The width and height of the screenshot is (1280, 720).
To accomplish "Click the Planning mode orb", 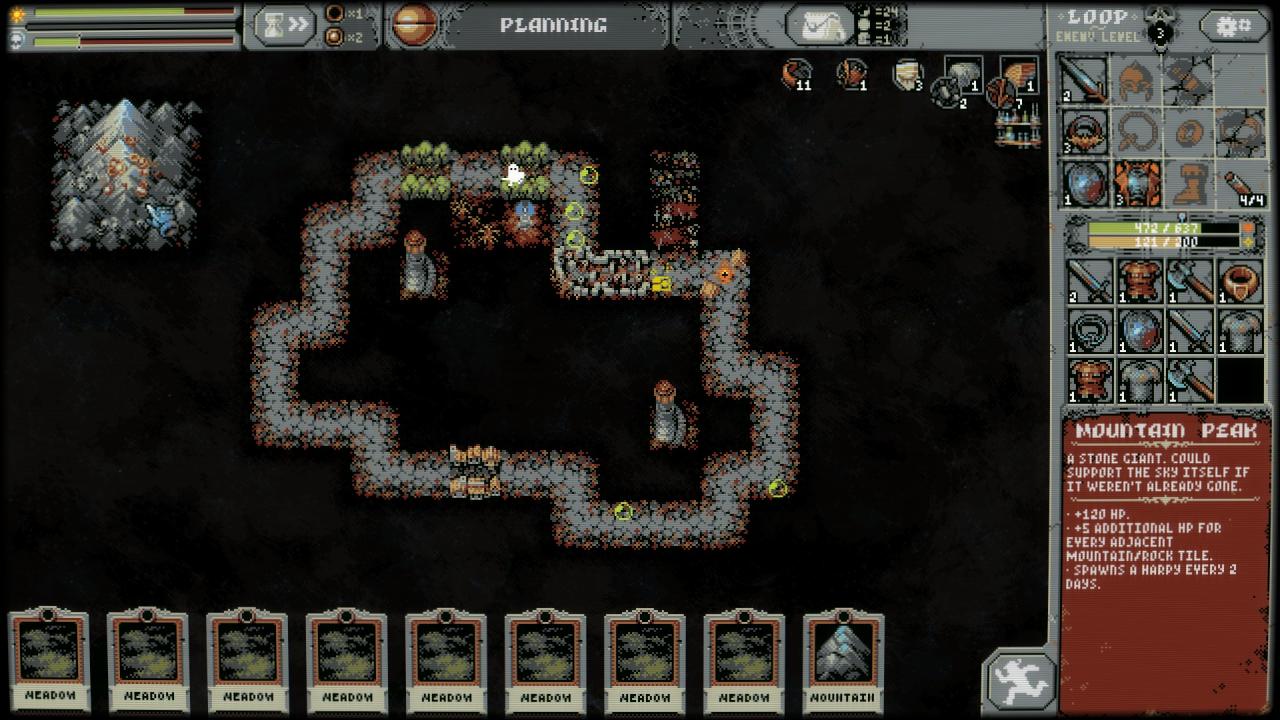I will pyautogui.click(x=413, y=26).
